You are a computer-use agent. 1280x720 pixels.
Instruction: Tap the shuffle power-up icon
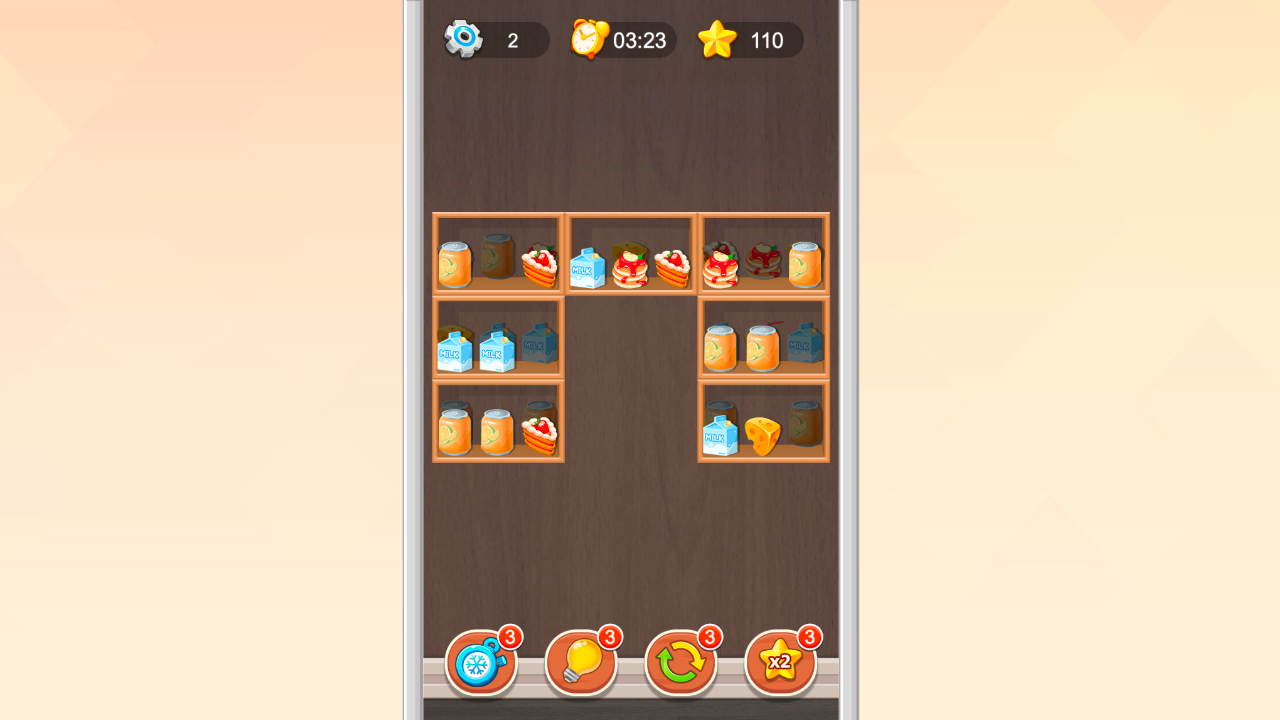(x=681, y=660)
